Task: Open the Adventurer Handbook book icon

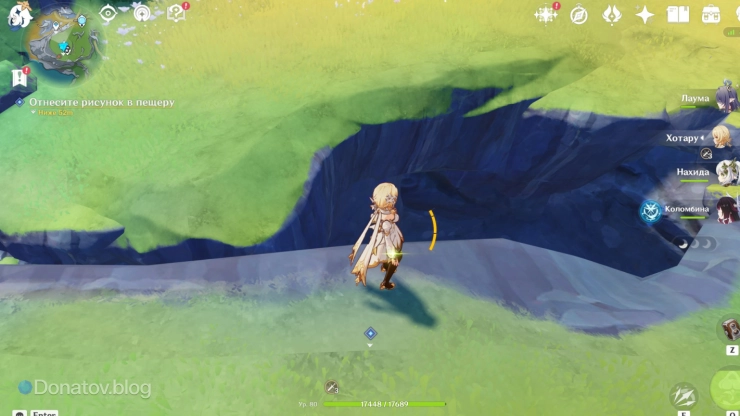Action: coord(678,14)
